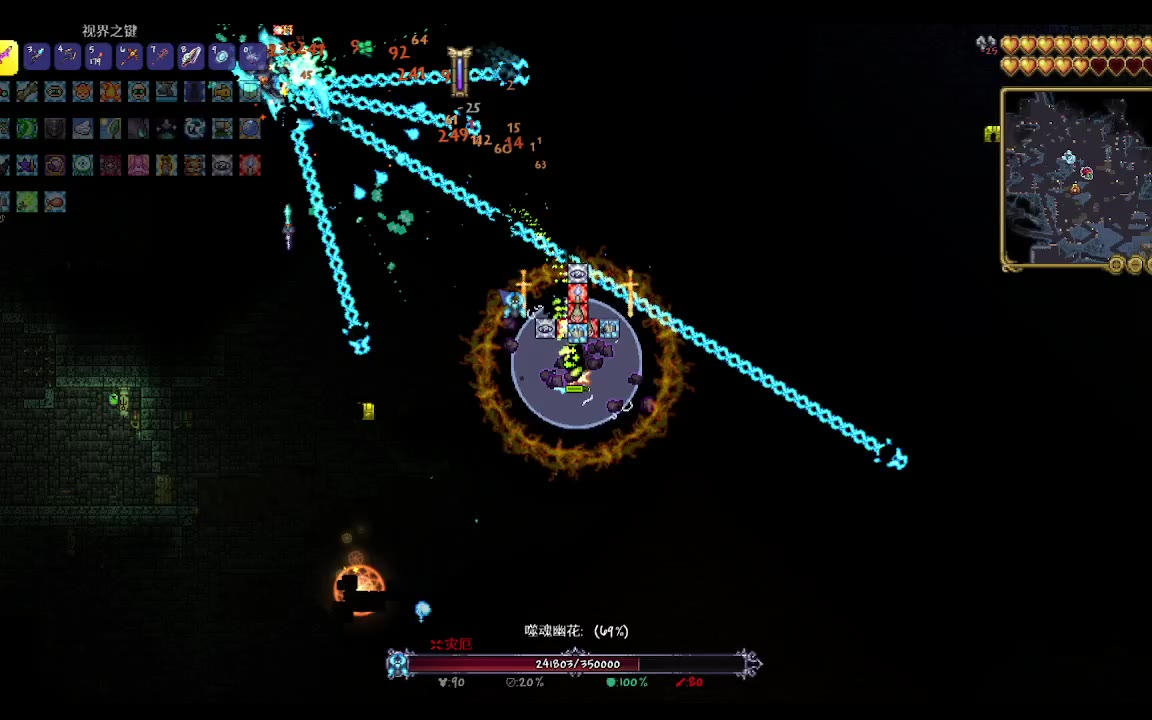Select the glowing pink sword hotbar slot
The height and width of the screenshot is (720, 1152).
coord(7,56)
